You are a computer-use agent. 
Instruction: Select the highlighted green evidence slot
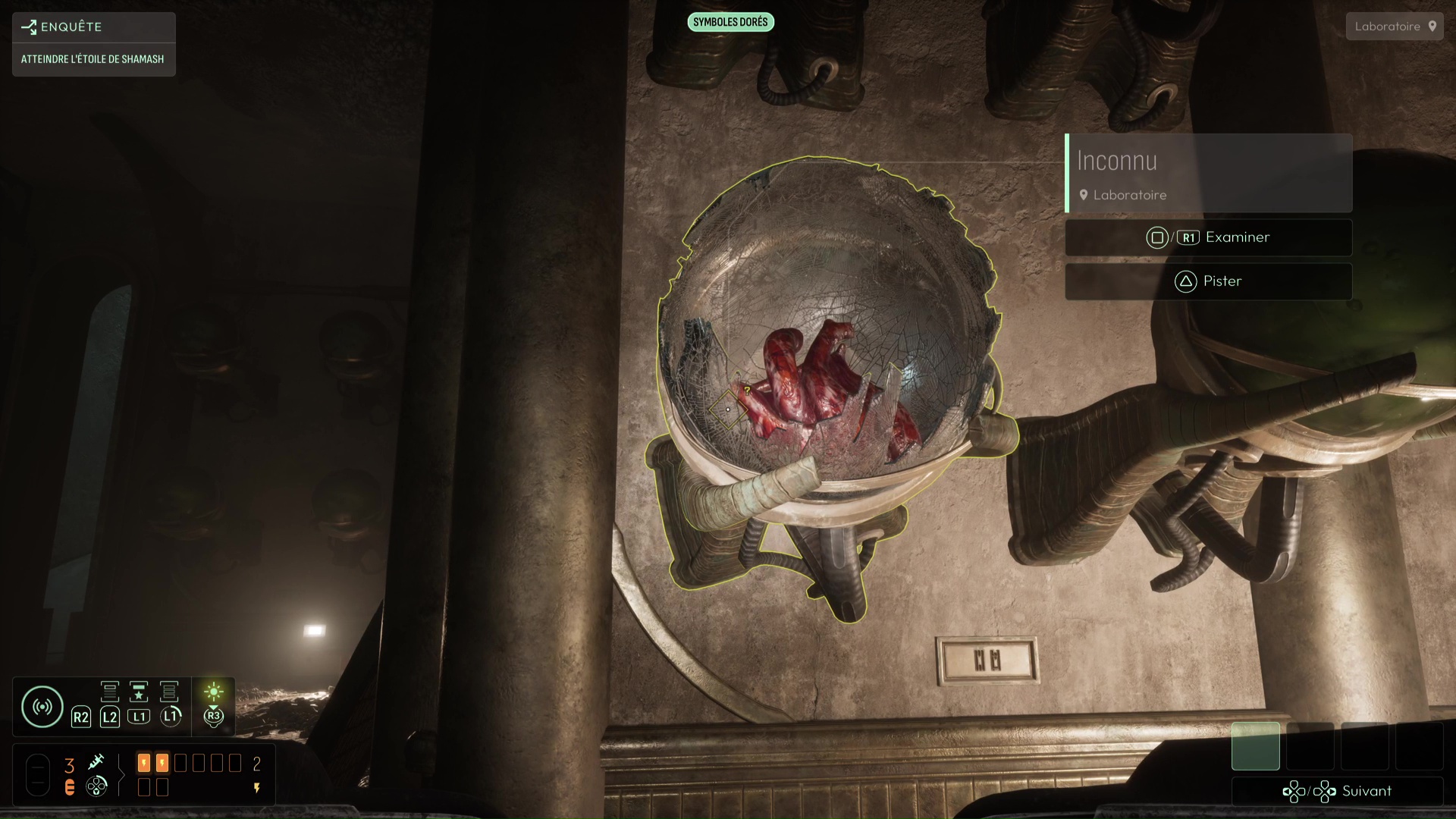tap(1255, 746)
